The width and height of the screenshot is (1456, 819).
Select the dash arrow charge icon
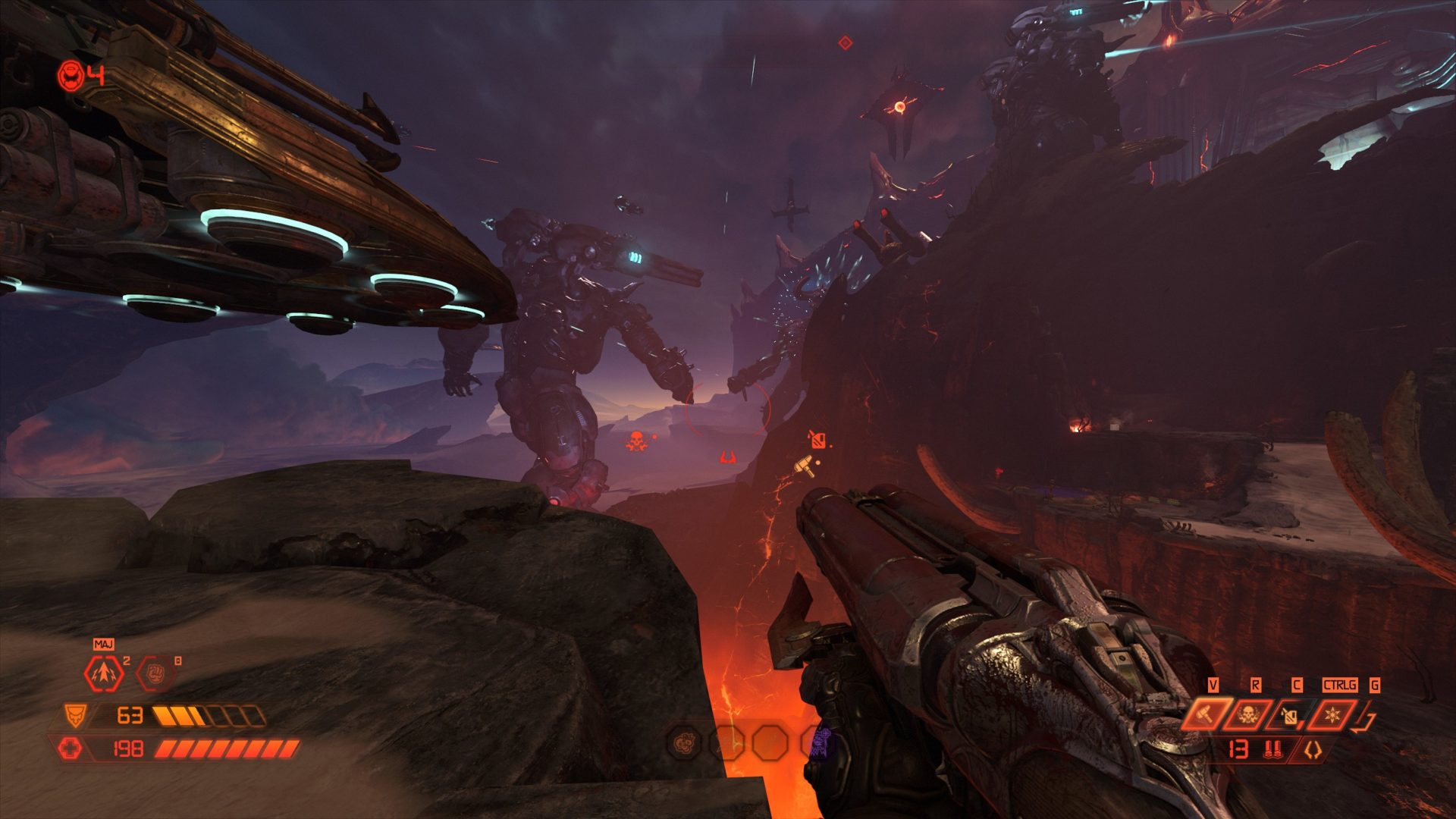tap(103, 673)
